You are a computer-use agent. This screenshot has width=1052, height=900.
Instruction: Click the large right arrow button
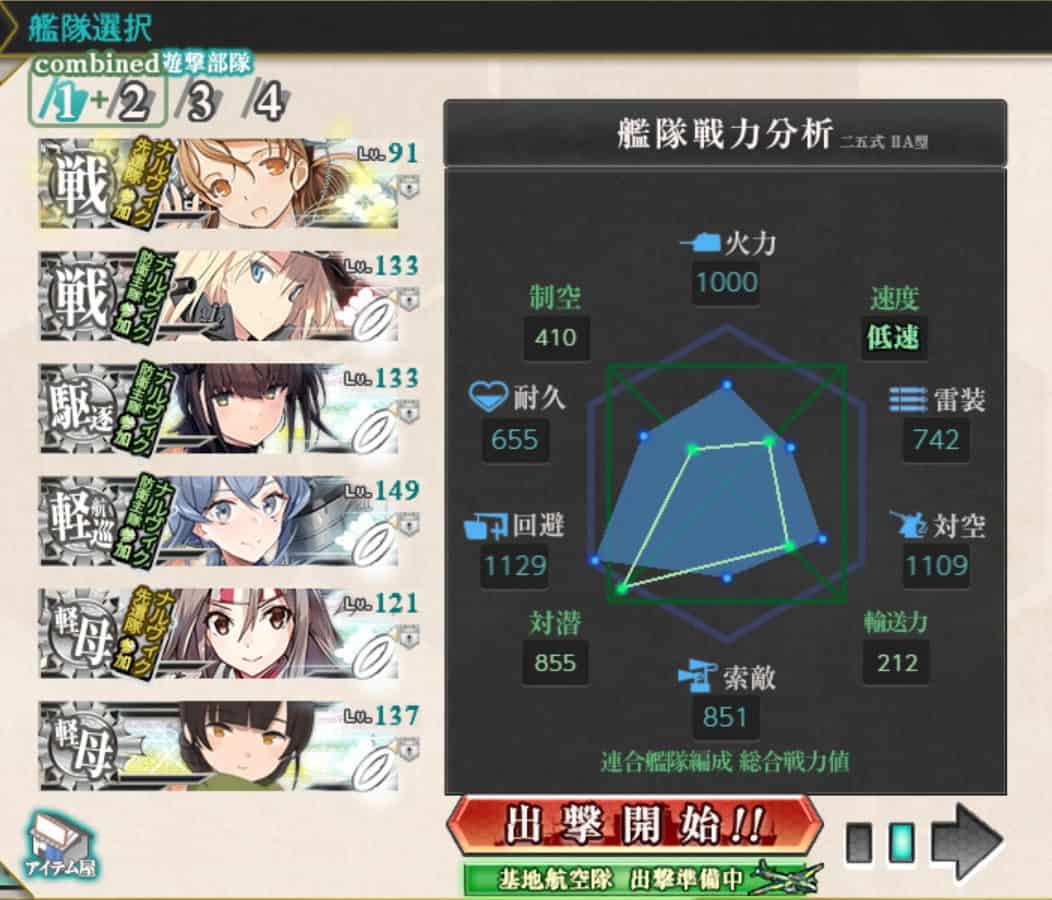[x=967, y=842]
